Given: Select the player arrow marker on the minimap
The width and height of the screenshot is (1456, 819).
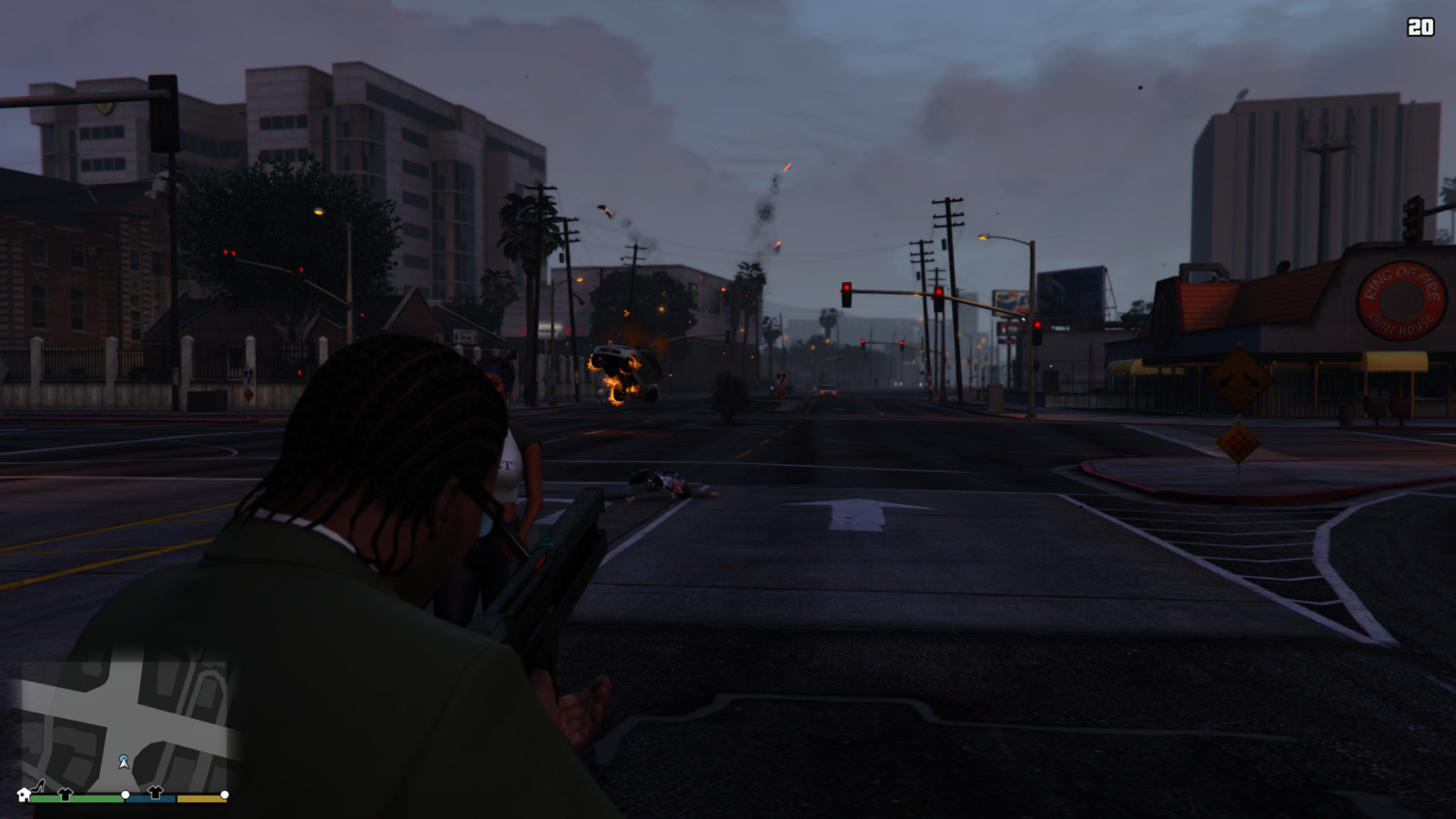Looking at the screenshot, I should (124, 761).
